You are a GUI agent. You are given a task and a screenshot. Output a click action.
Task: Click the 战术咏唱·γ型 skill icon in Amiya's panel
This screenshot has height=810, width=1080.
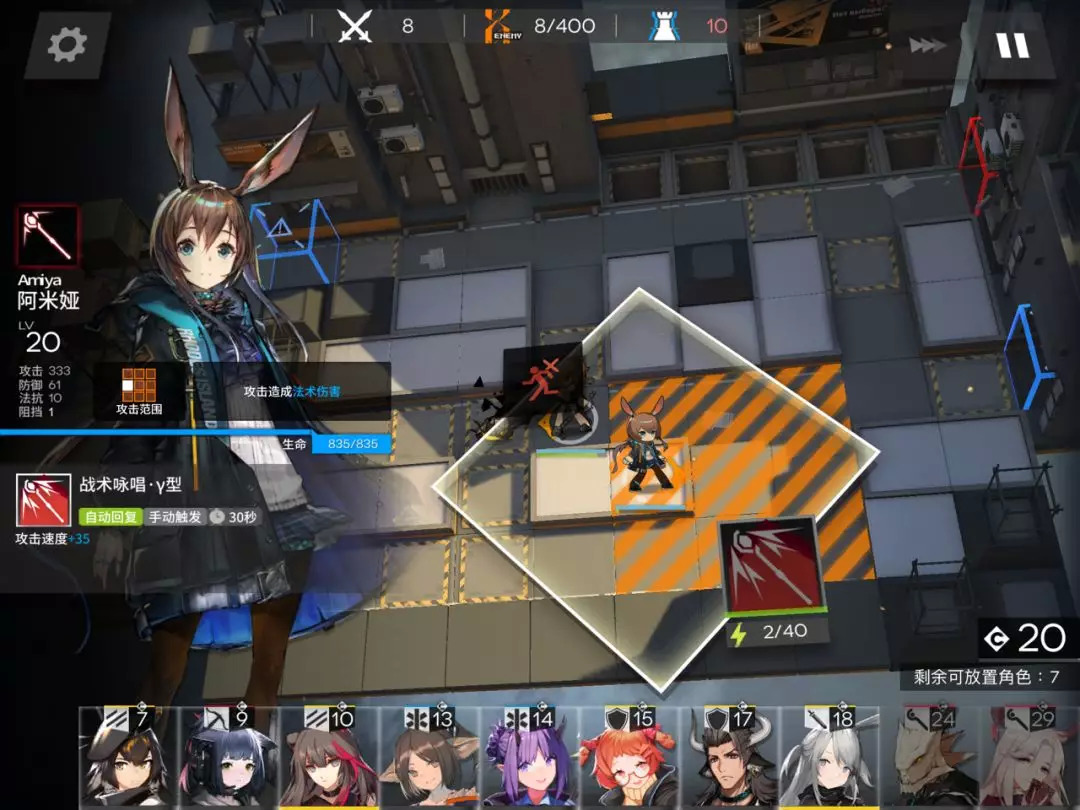[44, 500]
